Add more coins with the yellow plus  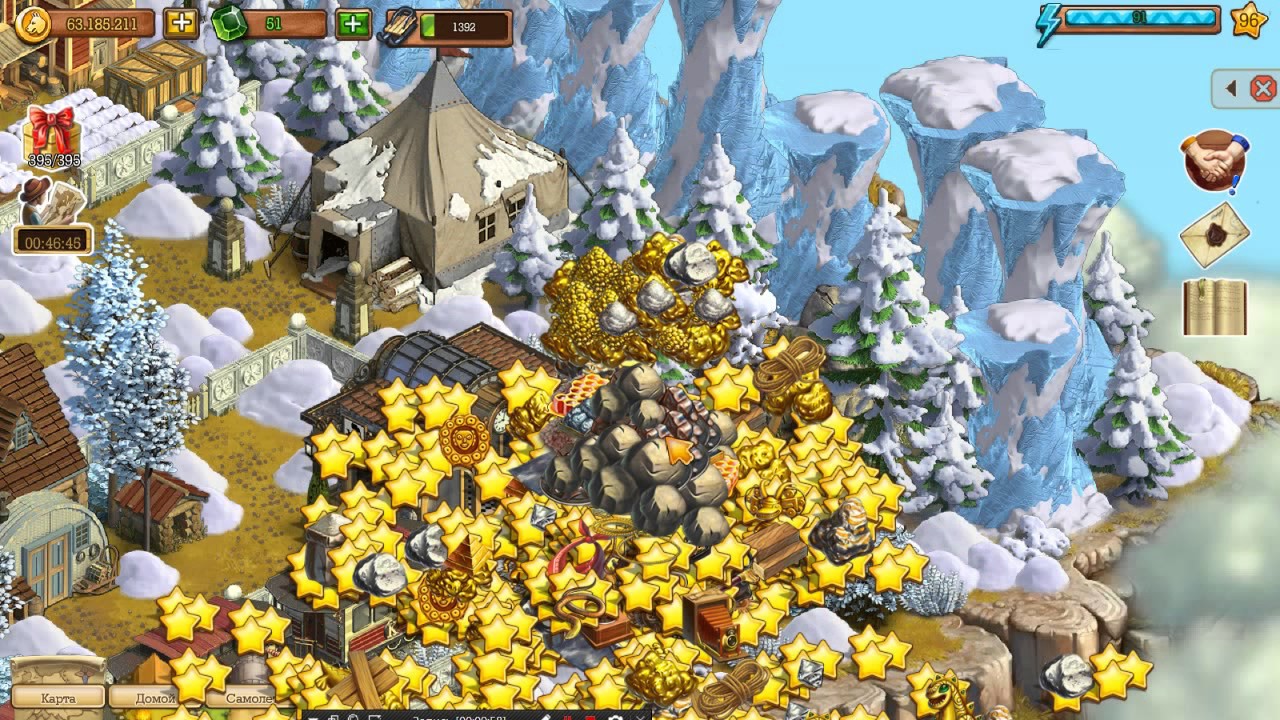[x=181, y=23]
